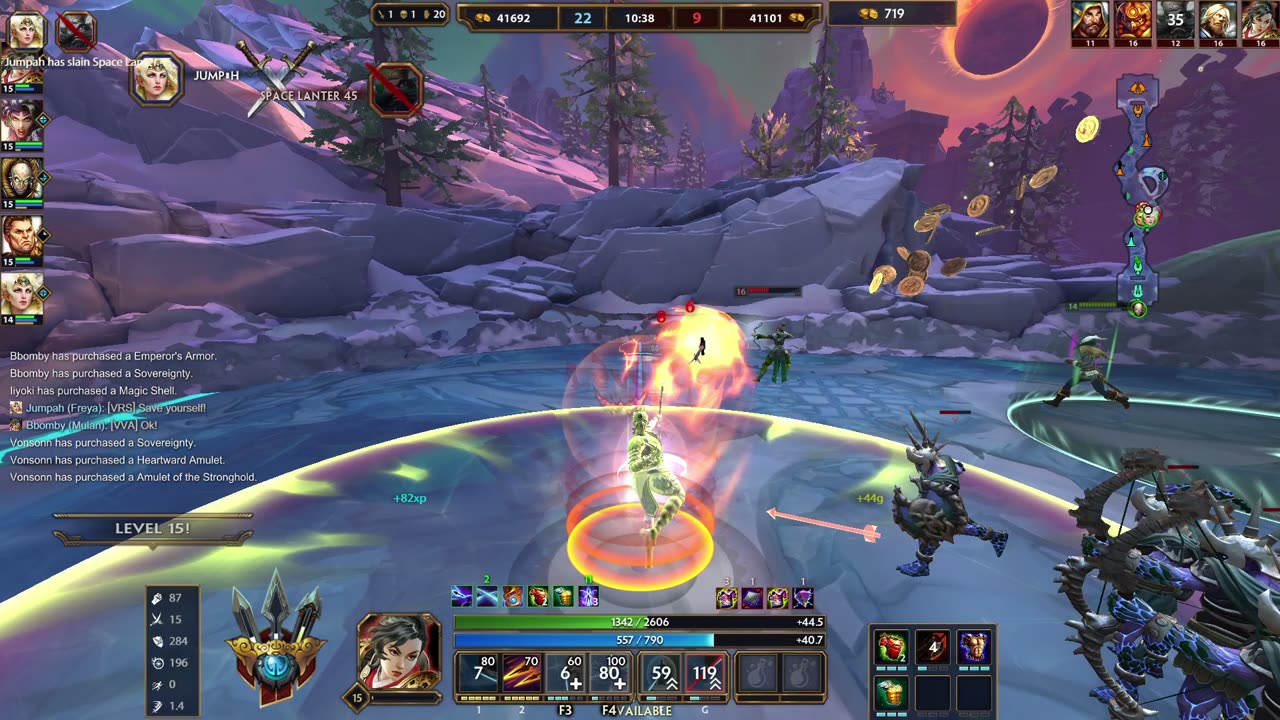Pick the green and gold gauntlet item
Screen dimensions: 1280x720
coord(891,690)
